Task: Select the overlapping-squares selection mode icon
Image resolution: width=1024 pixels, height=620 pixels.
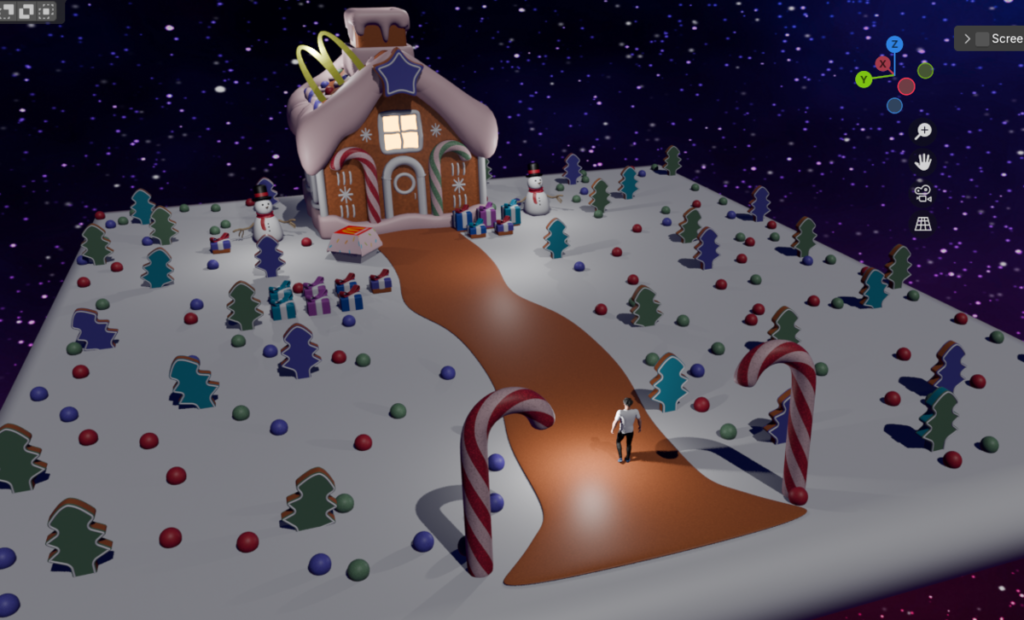Action: click(x=24, y=11)
